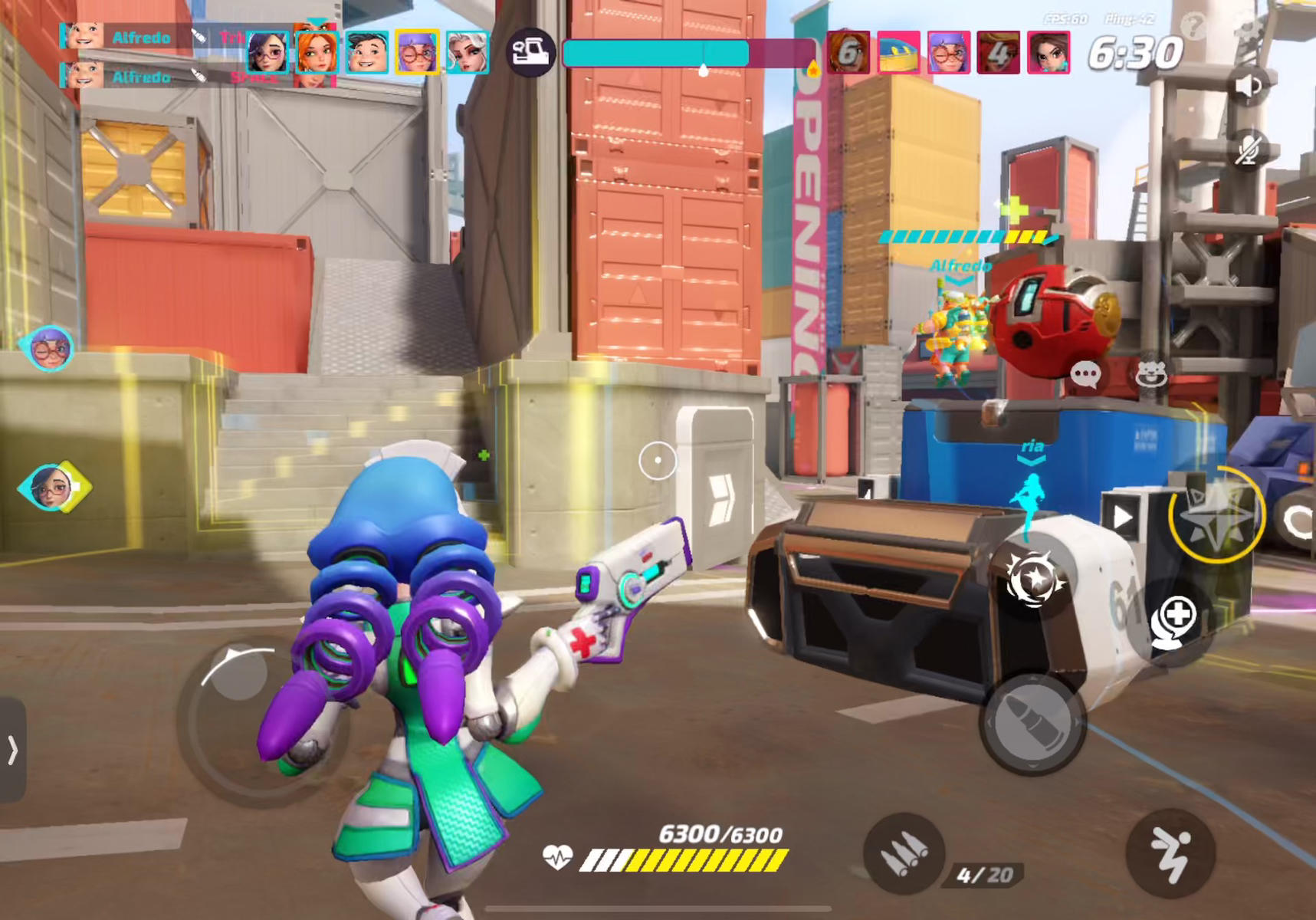Image resolution: width=1316 pixels, height=920 pixels.
Task: Tap the bullet fire button
Action: tap(1032, 722)
